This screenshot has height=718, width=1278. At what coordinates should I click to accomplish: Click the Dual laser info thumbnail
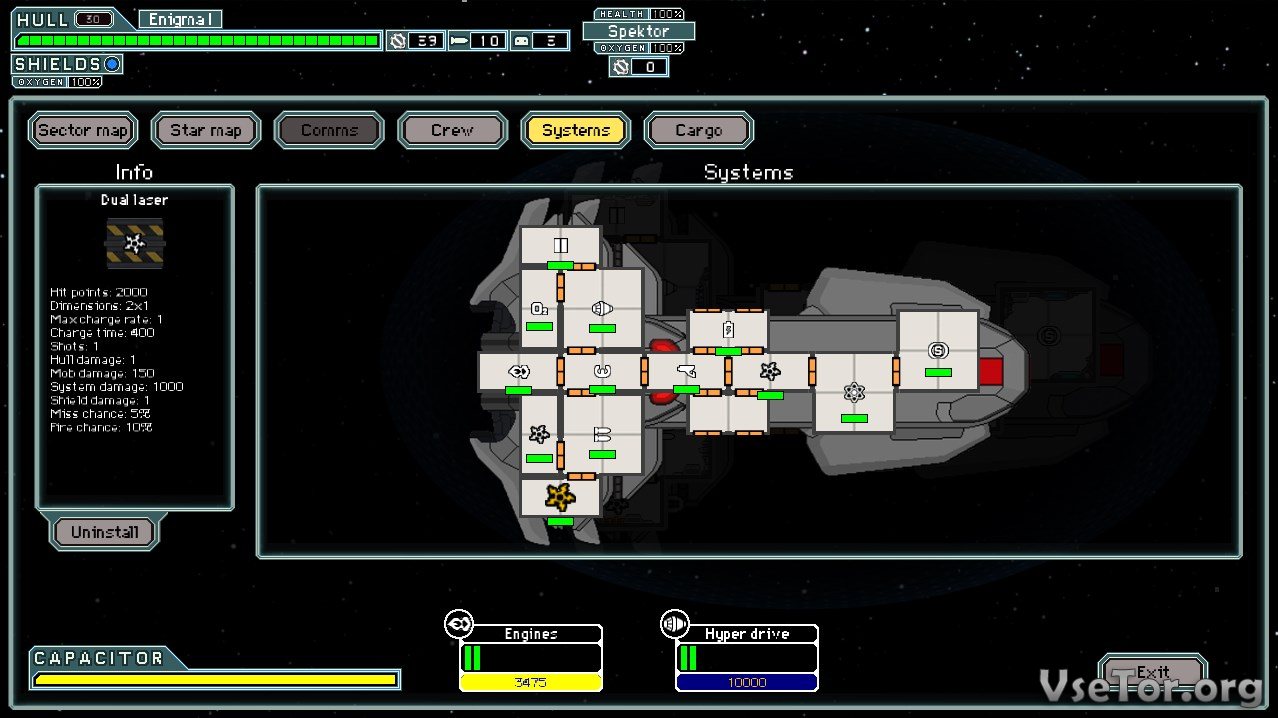(x=134, y=242)
